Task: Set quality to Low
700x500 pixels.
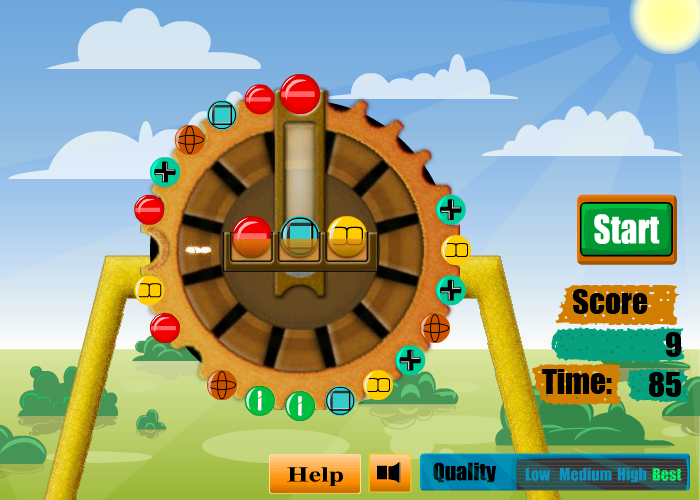Action: click(538, 475)
